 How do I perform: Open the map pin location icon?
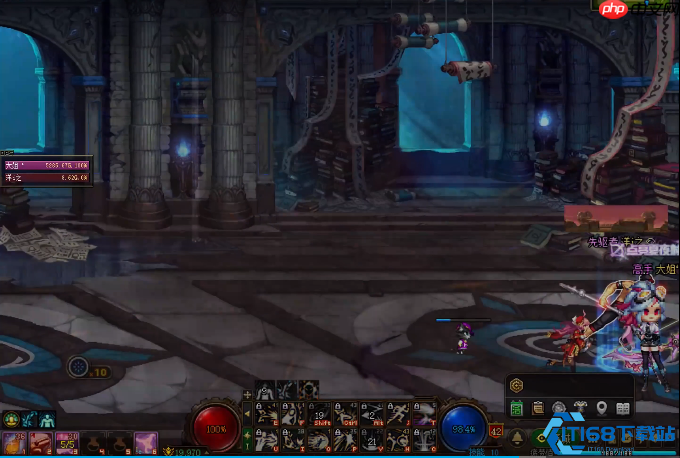tap(602, 408)
